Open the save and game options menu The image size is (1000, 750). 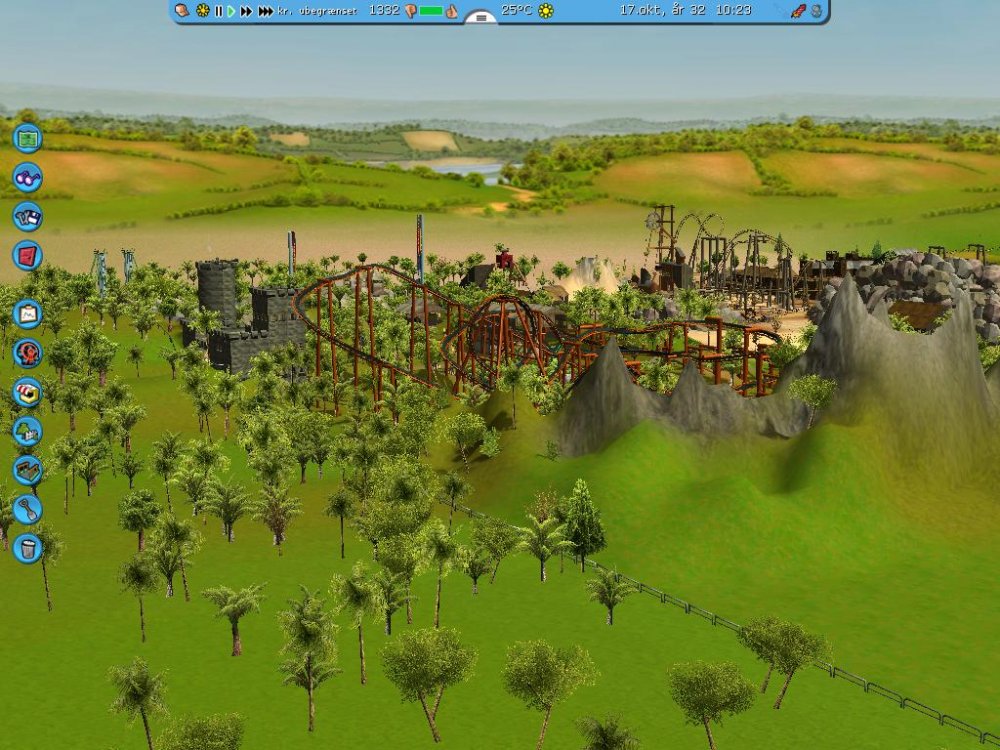click(27, 216)
